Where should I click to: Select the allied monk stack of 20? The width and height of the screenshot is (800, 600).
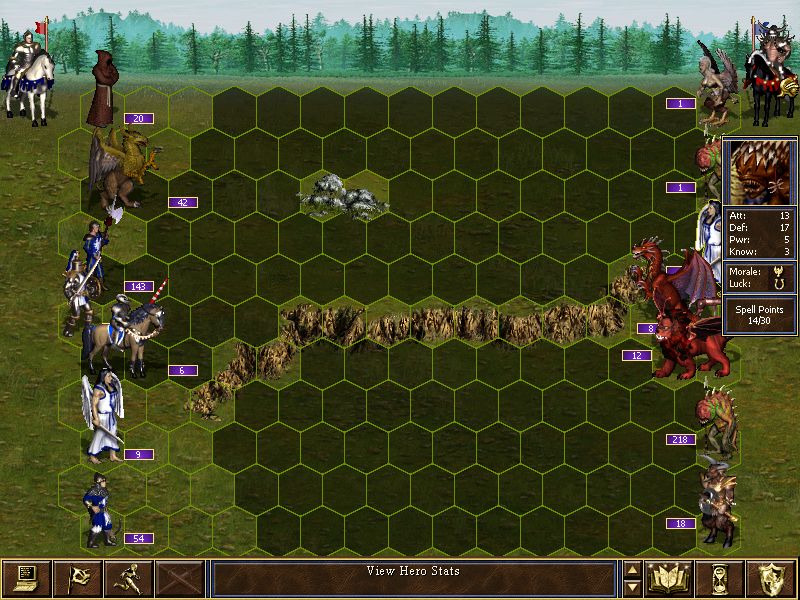point(102,90)
